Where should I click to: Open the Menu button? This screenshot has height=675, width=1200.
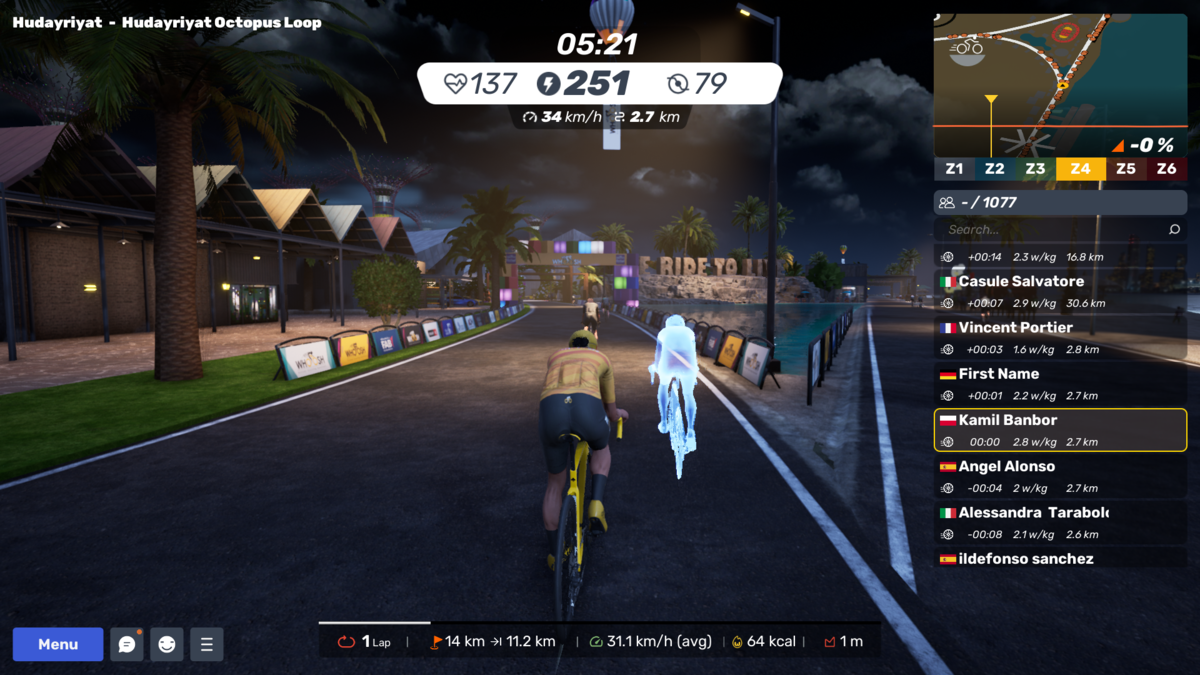58,644
